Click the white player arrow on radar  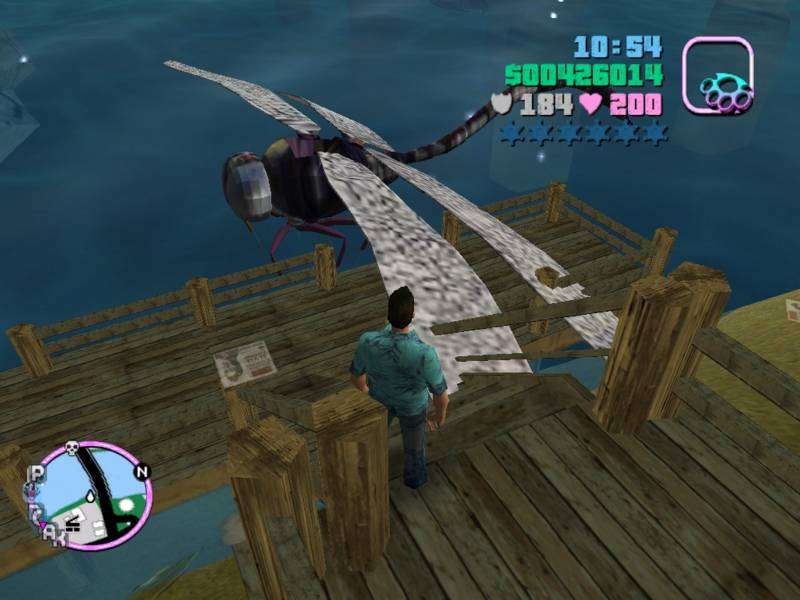point(92,499)
